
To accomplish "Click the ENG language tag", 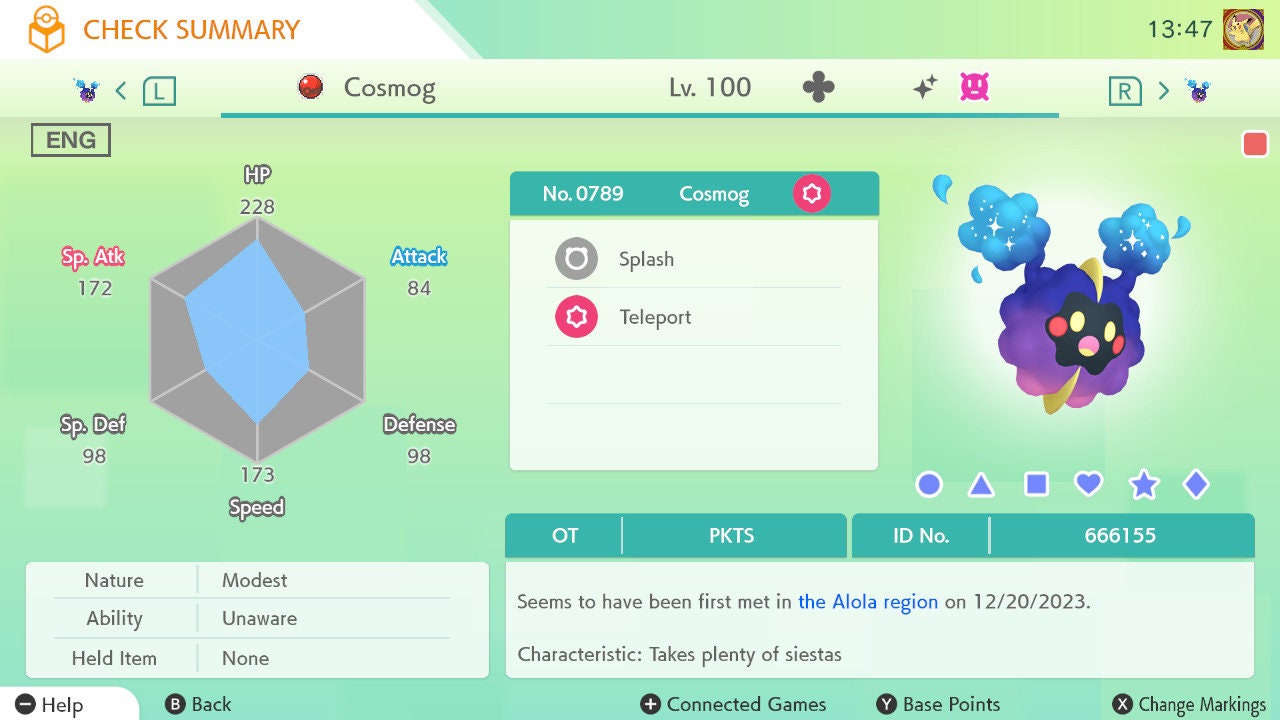I will 71,141.
